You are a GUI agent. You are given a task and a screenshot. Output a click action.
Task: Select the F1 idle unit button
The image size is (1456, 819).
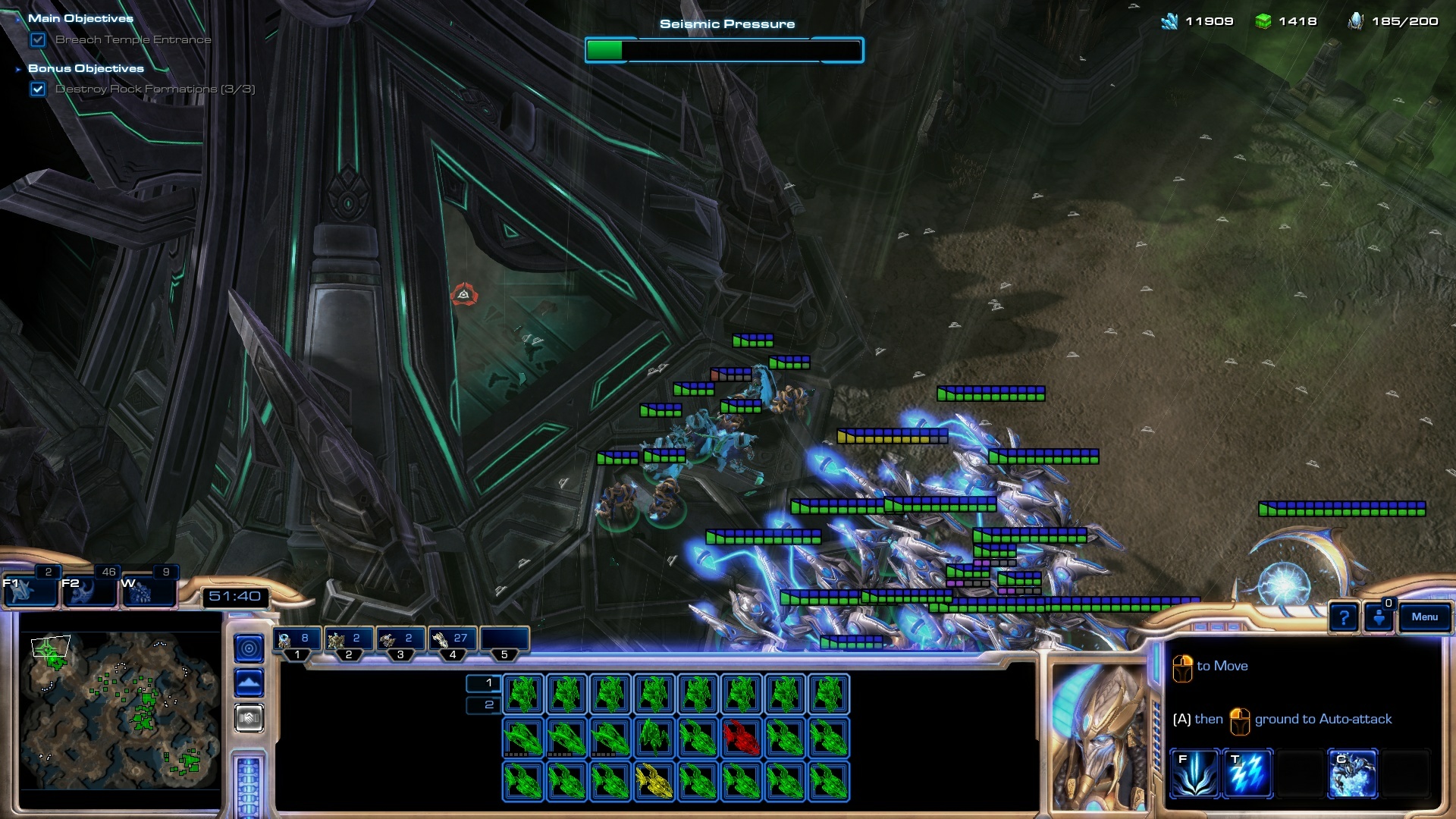point(30,589)
